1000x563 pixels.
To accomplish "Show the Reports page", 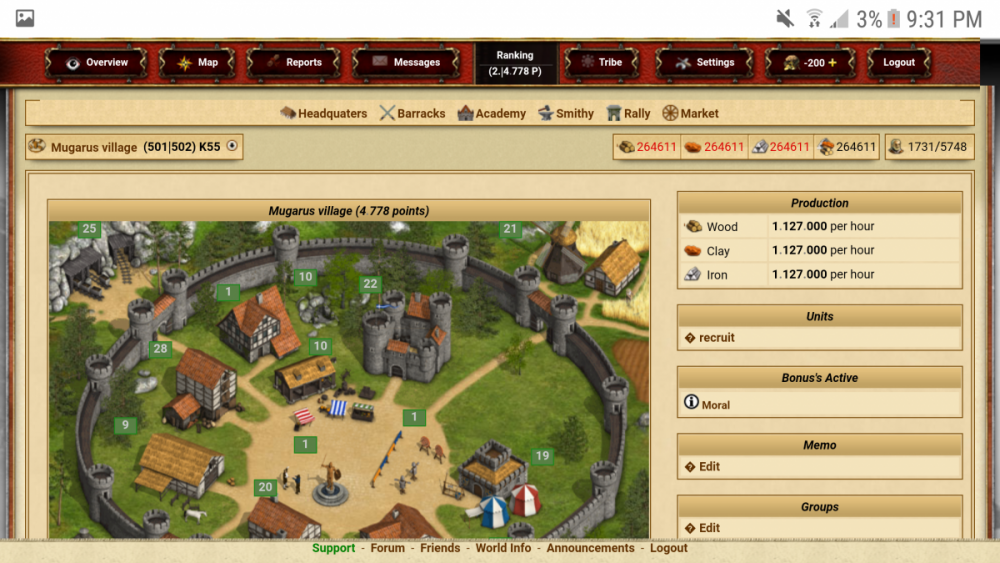I will coord(294,62).
